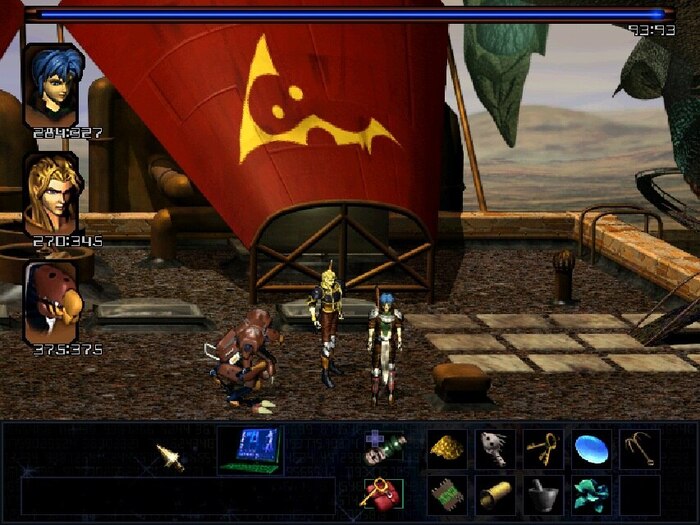Choose the golden keys item
Image resolution: width=700 pixels, height=525 pixels.
pos(543,449)
